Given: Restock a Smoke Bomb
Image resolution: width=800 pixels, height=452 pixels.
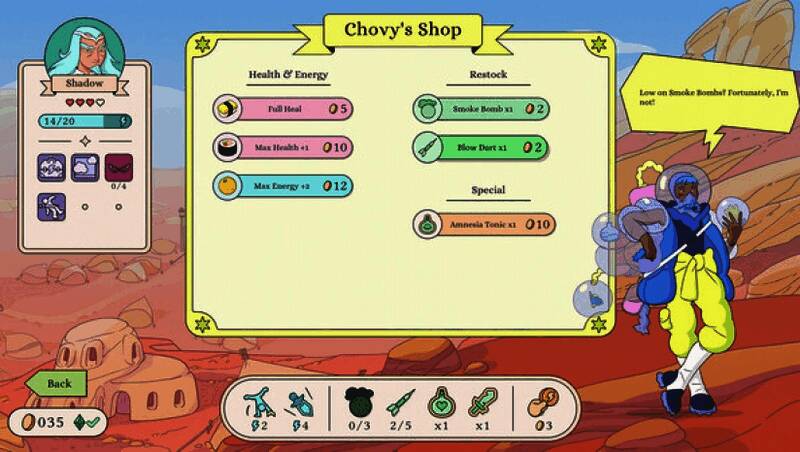Looking at the screenshot, I should pyautogui.click(x=481, y=109).
